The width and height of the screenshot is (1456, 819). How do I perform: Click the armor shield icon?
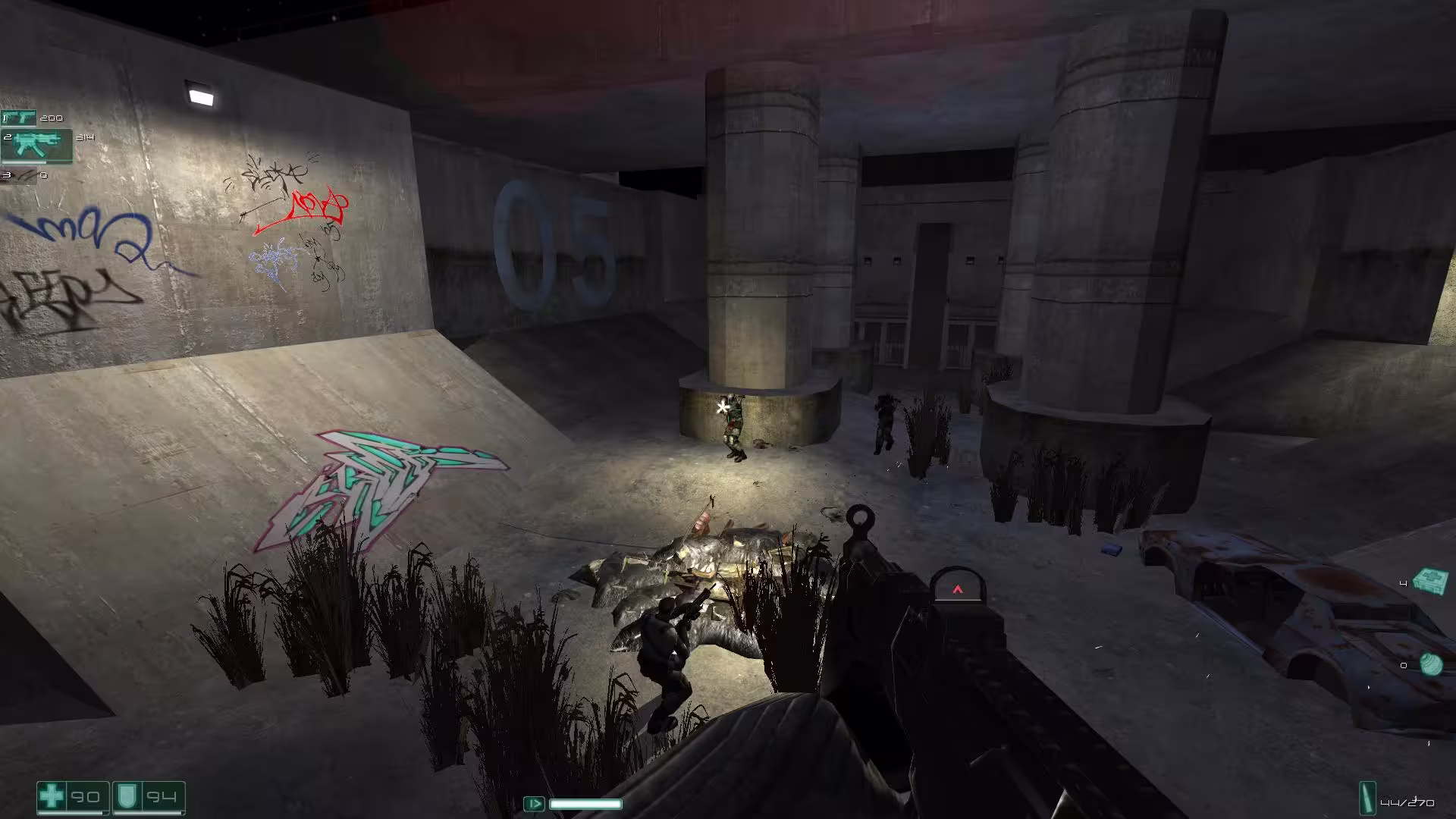(x=126, y=797)
